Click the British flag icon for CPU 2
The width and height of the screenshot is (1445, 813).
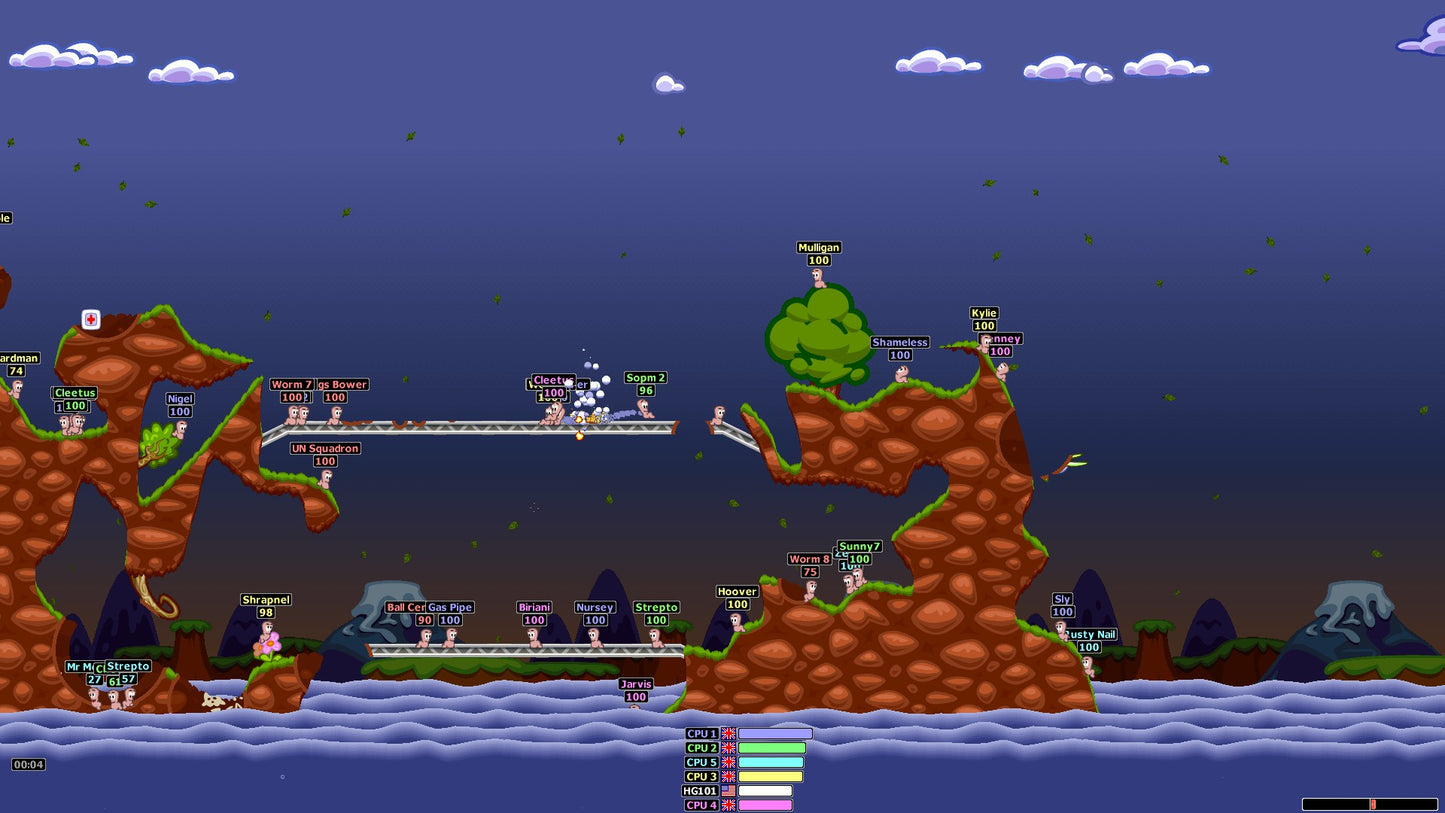(729, 747)
